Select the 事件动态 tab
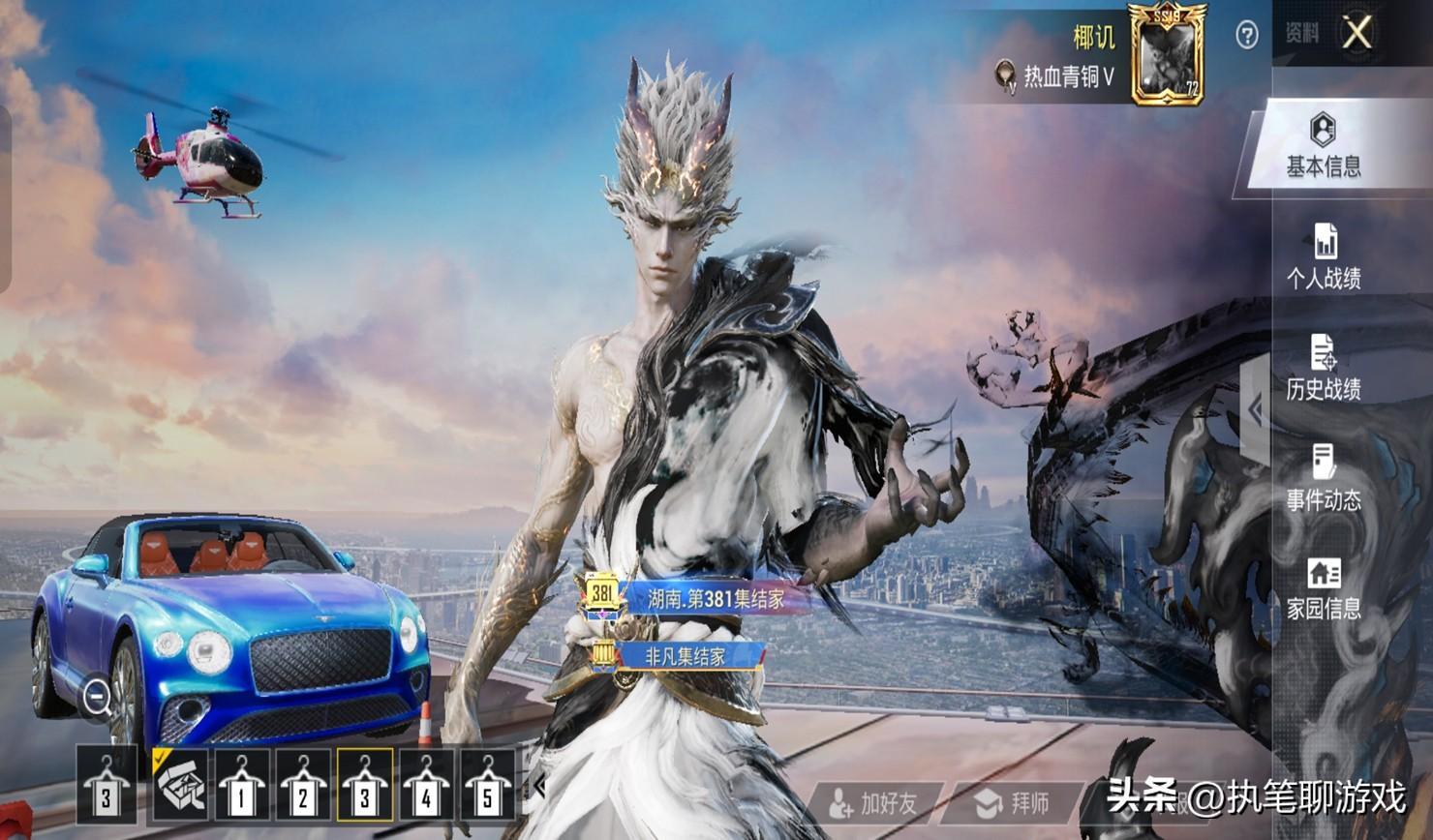The image size is (1433, 840). pos(1323,478)
